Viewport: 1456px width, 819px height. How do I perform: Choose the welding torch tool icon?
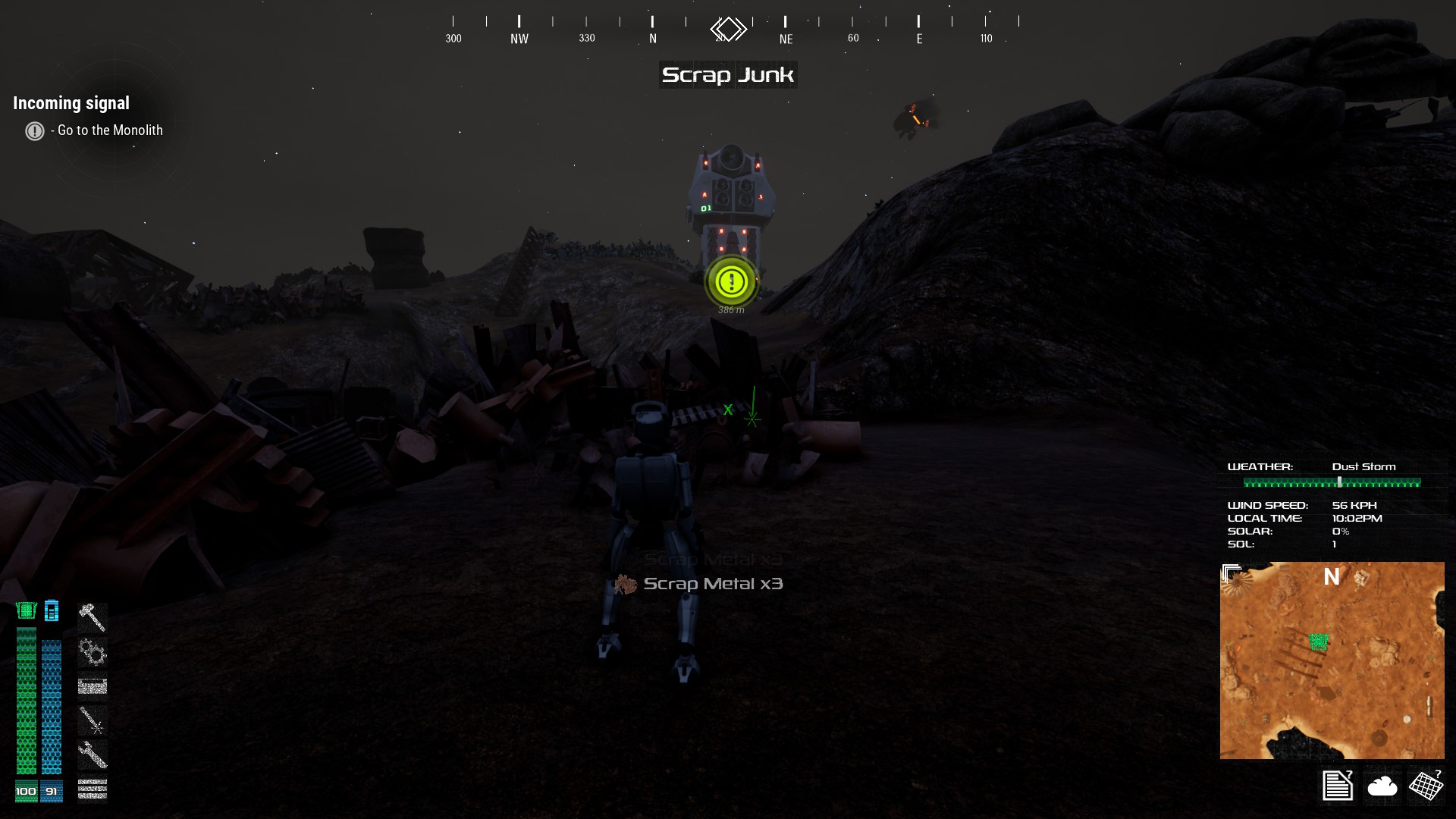93,720
